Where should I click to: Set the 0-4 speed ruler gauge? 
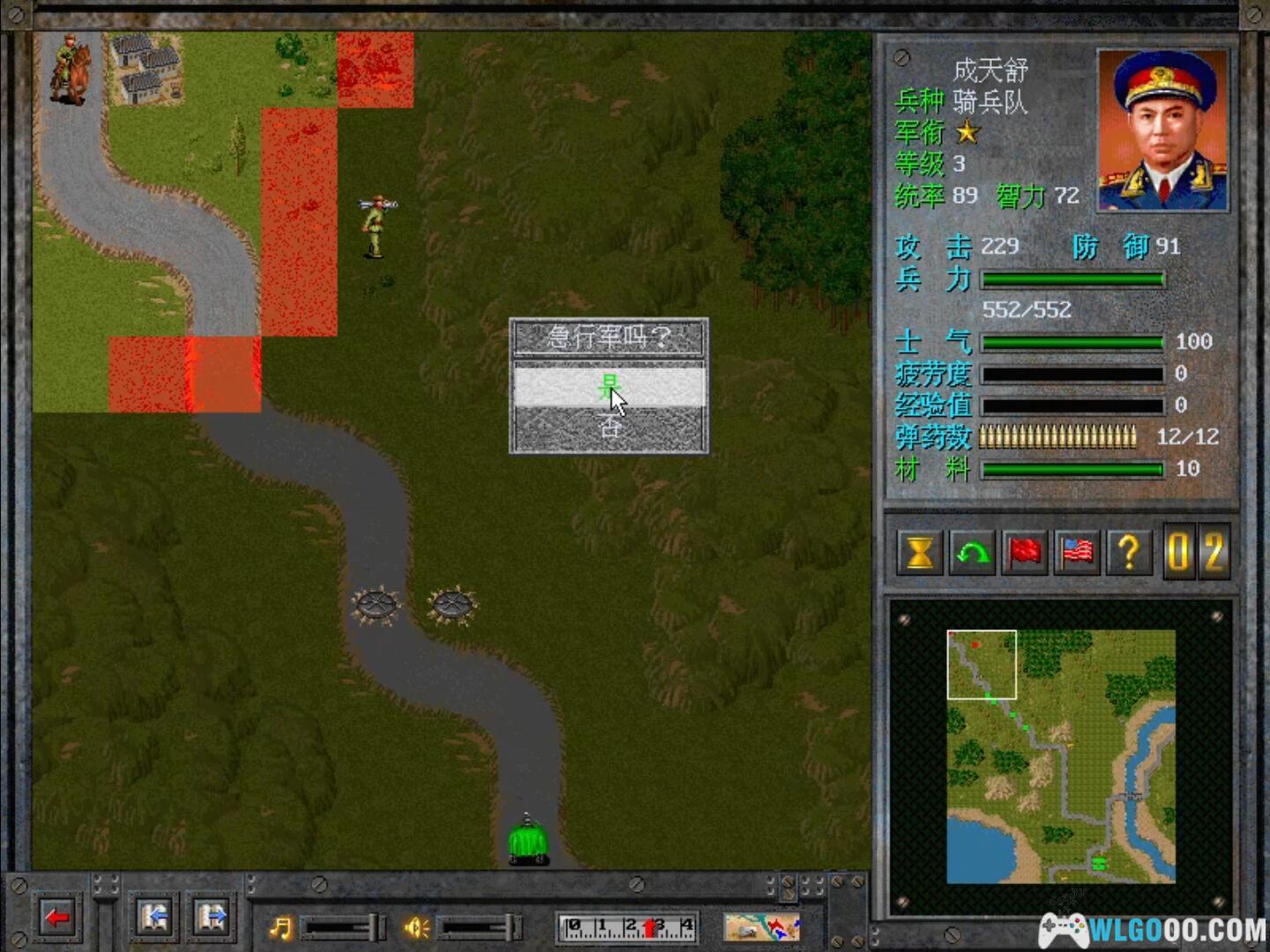pyautogui.click(x=628, y=927)
